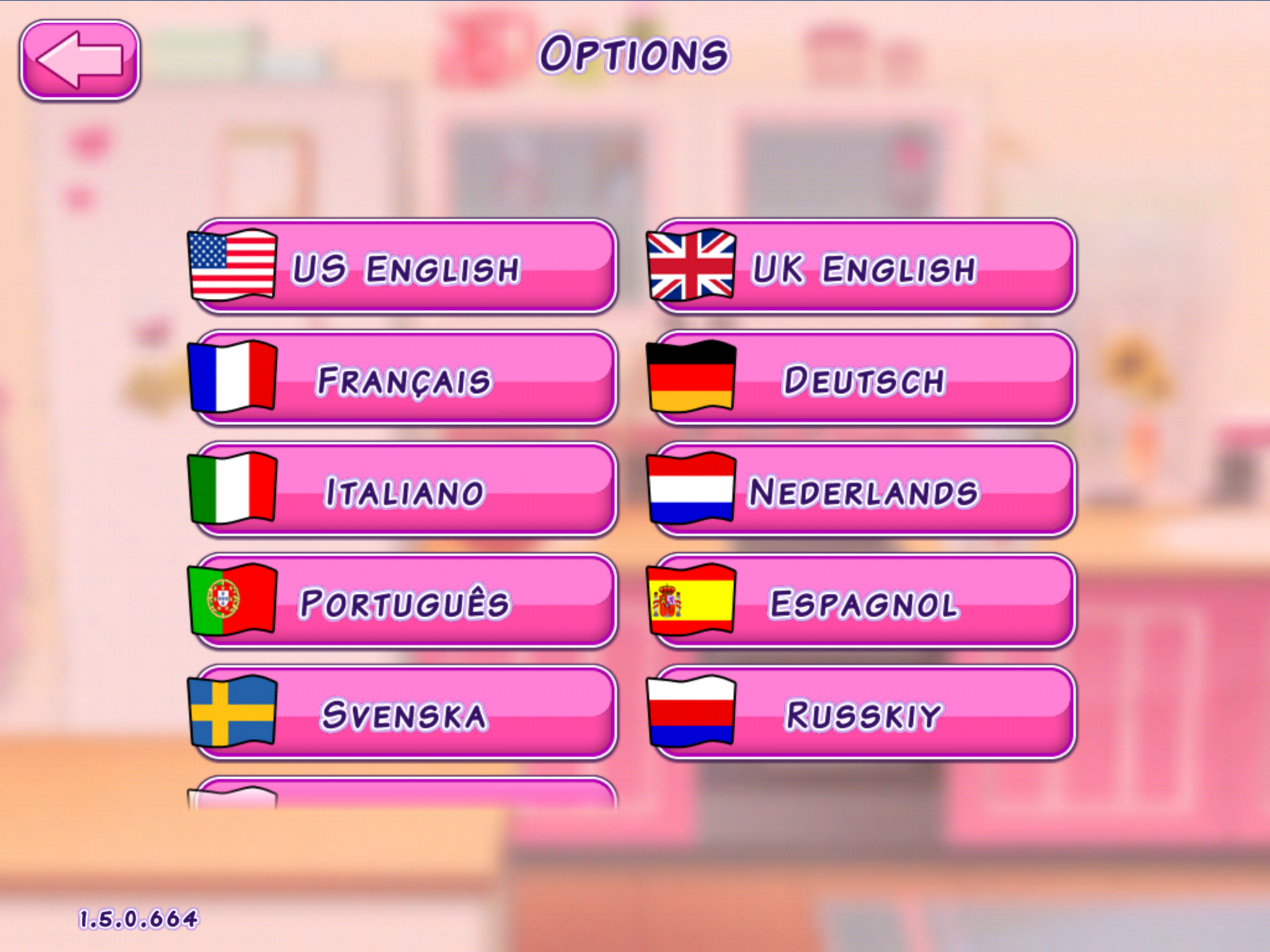Set the language to Deutsch

pyautogui.click(x=863, y=379)
